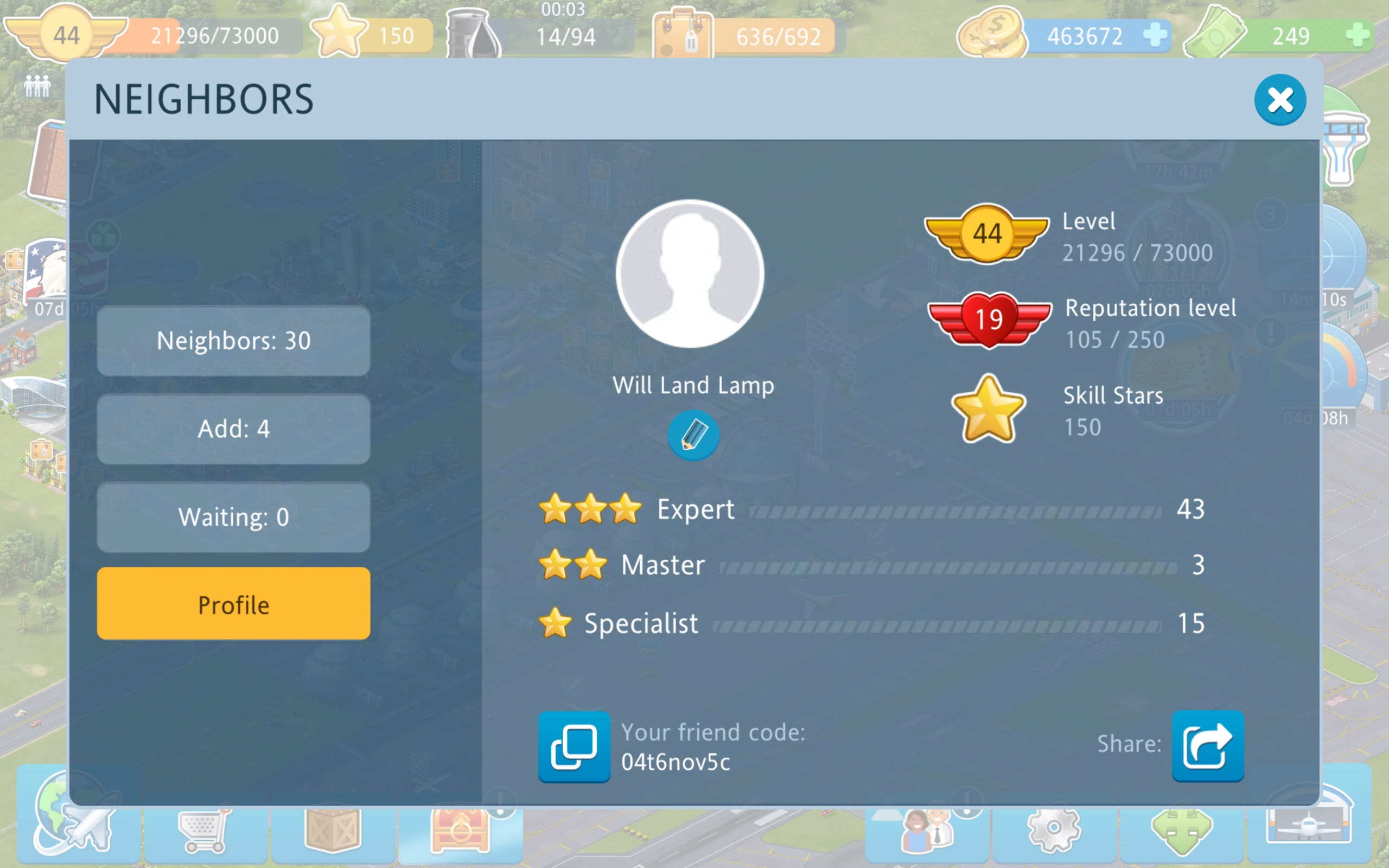Close the Neighbors window
The image size is (1389, 868).
tap(1279, 100)
